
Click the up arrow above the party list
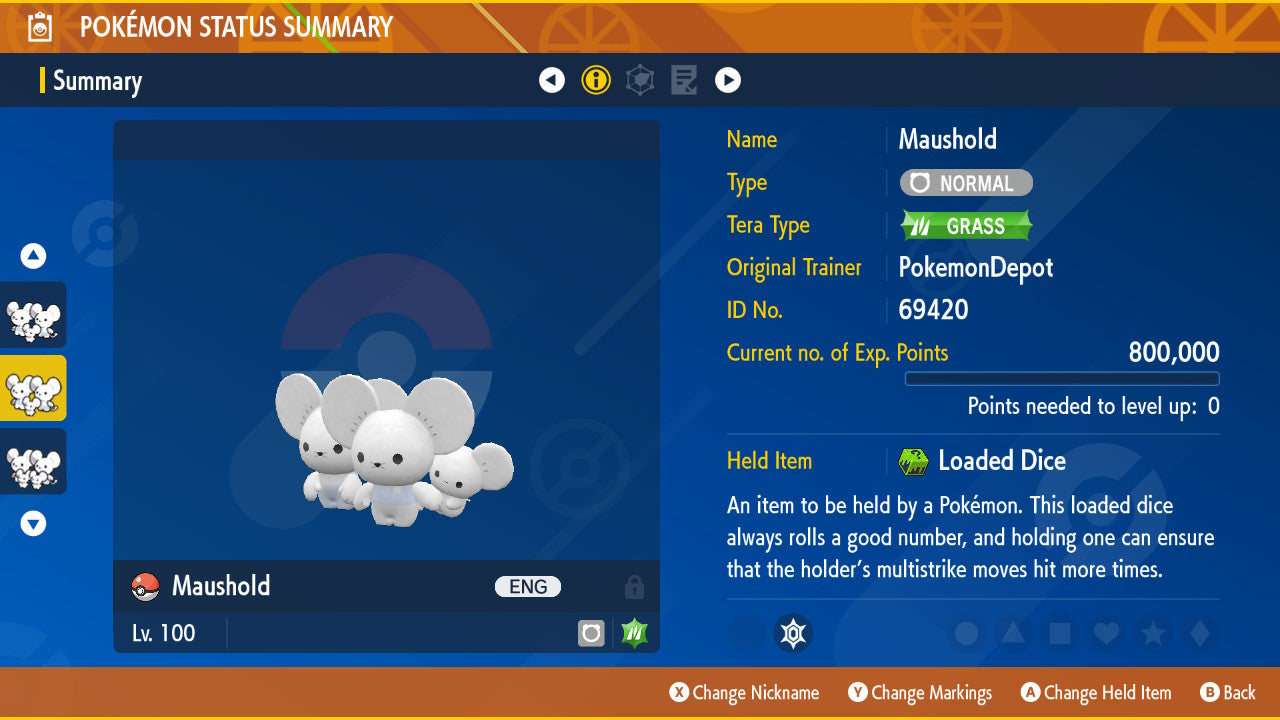coord(34,256)
